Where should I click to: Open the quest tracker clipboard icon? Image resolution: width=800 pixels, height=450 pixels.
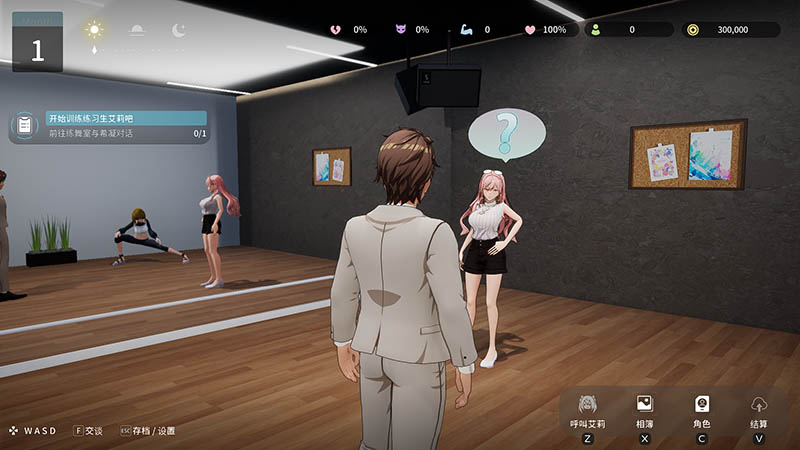(x=24, y=125)
